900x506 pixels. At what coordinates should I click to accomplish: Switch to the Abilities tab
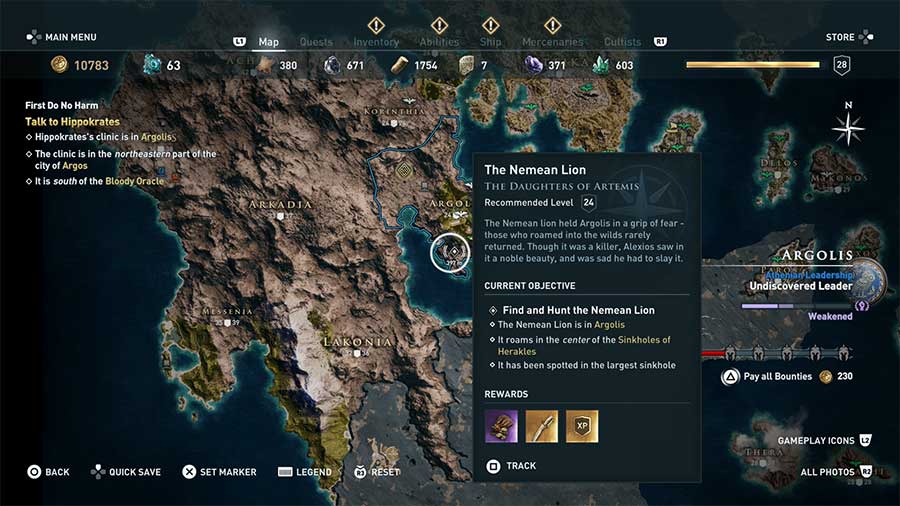439,42
